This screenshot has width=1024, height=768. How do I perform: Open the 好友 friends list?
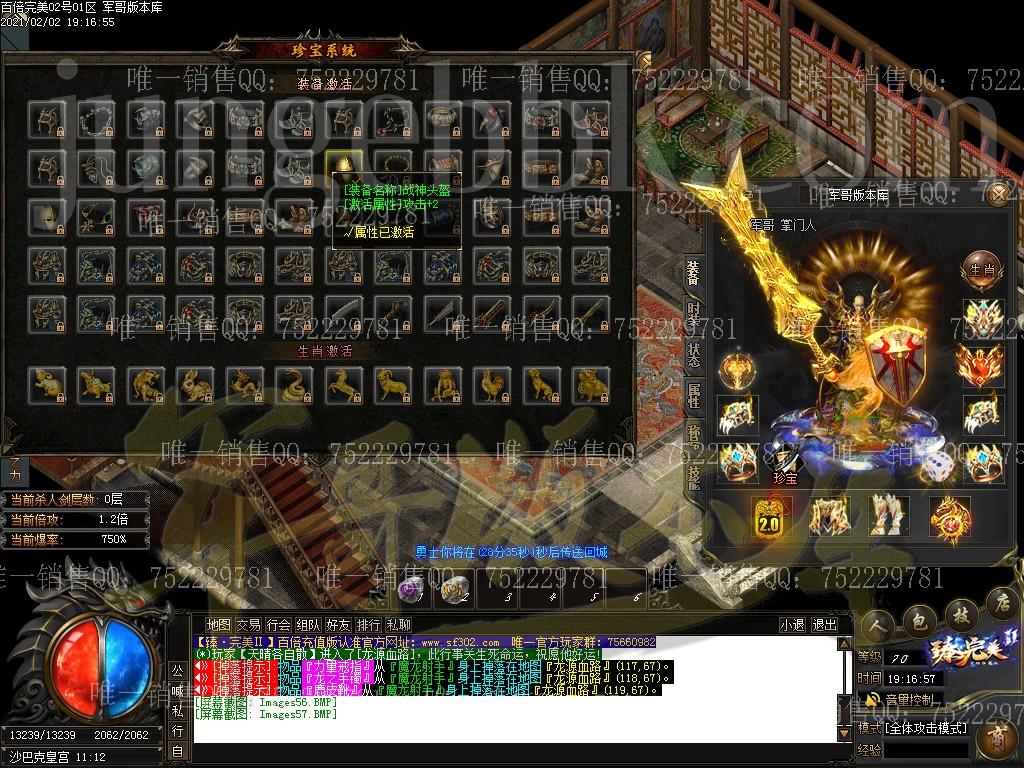click(338, 625)
